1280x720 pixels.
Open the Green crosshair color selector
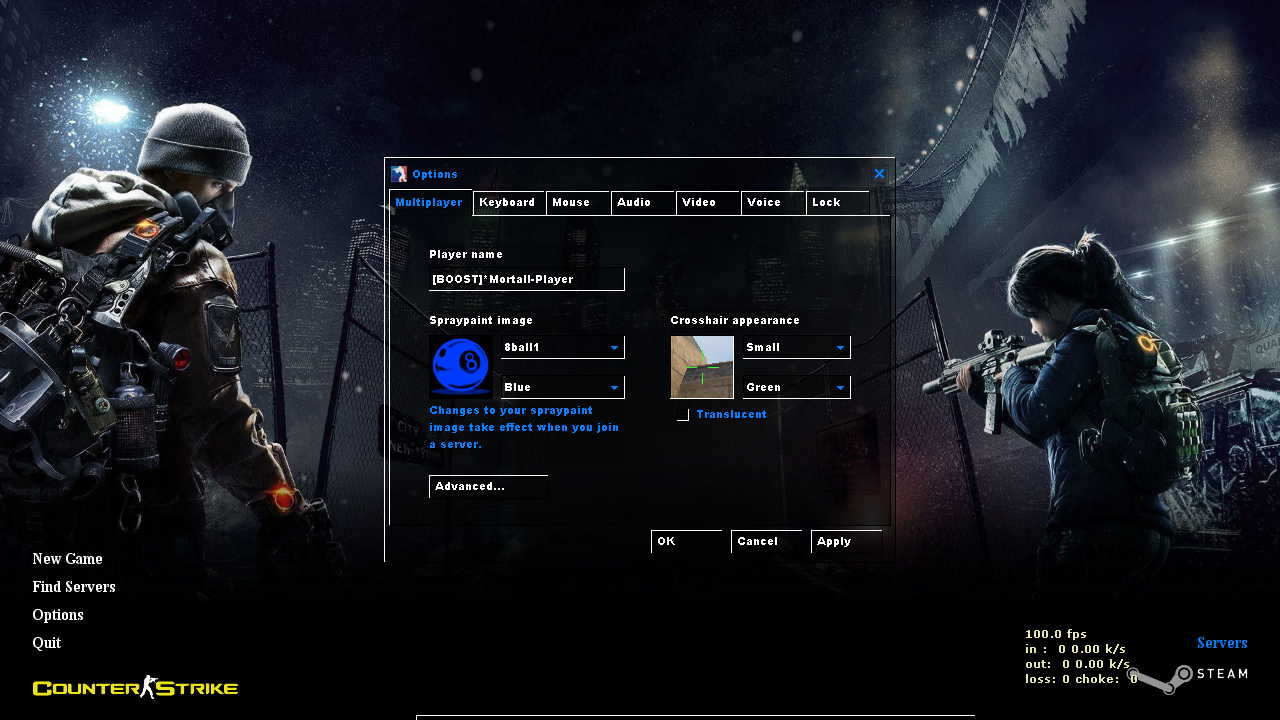(796, 387)
